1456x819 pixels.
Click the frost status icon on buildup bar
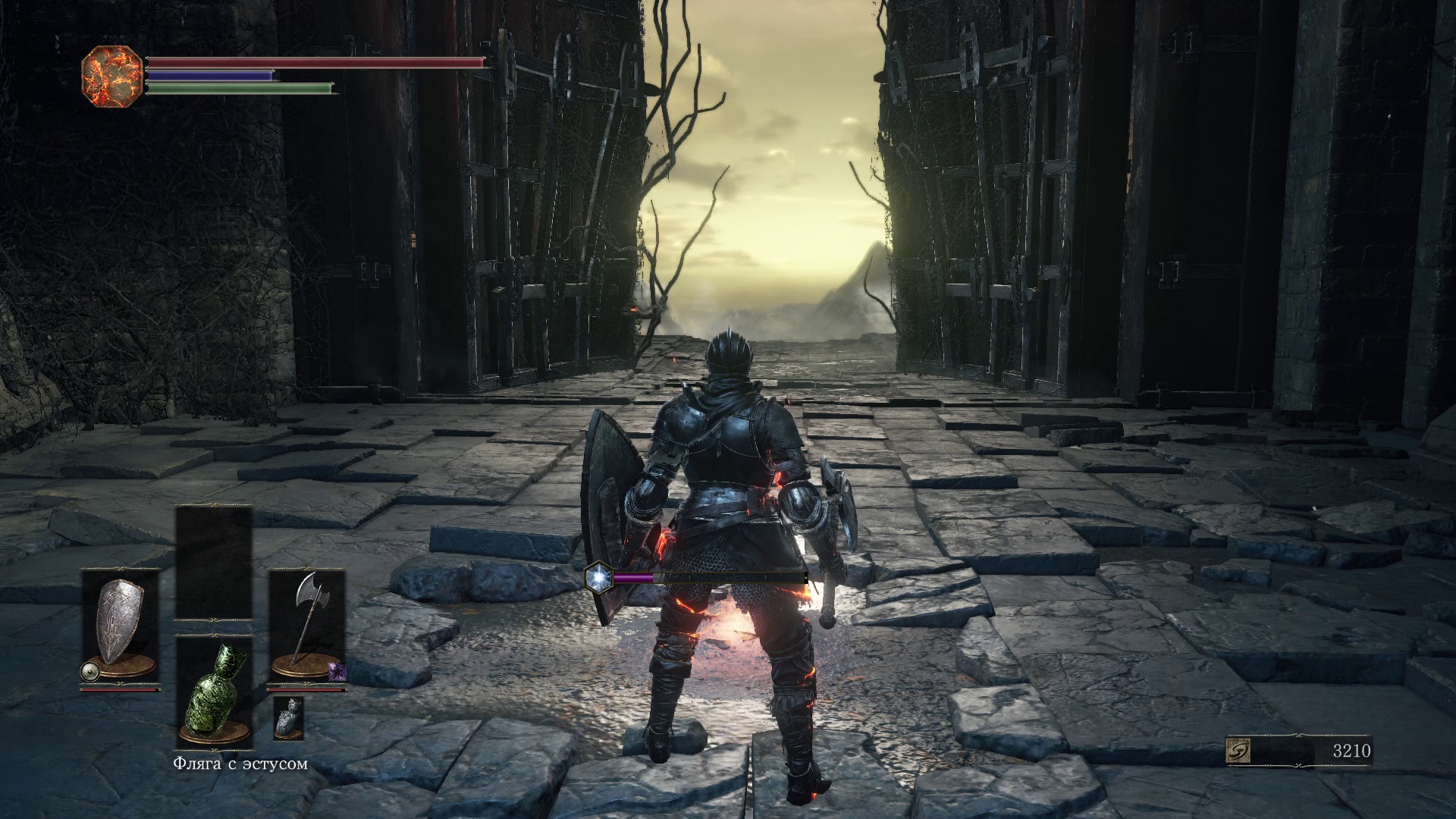[x=598, y=578]
